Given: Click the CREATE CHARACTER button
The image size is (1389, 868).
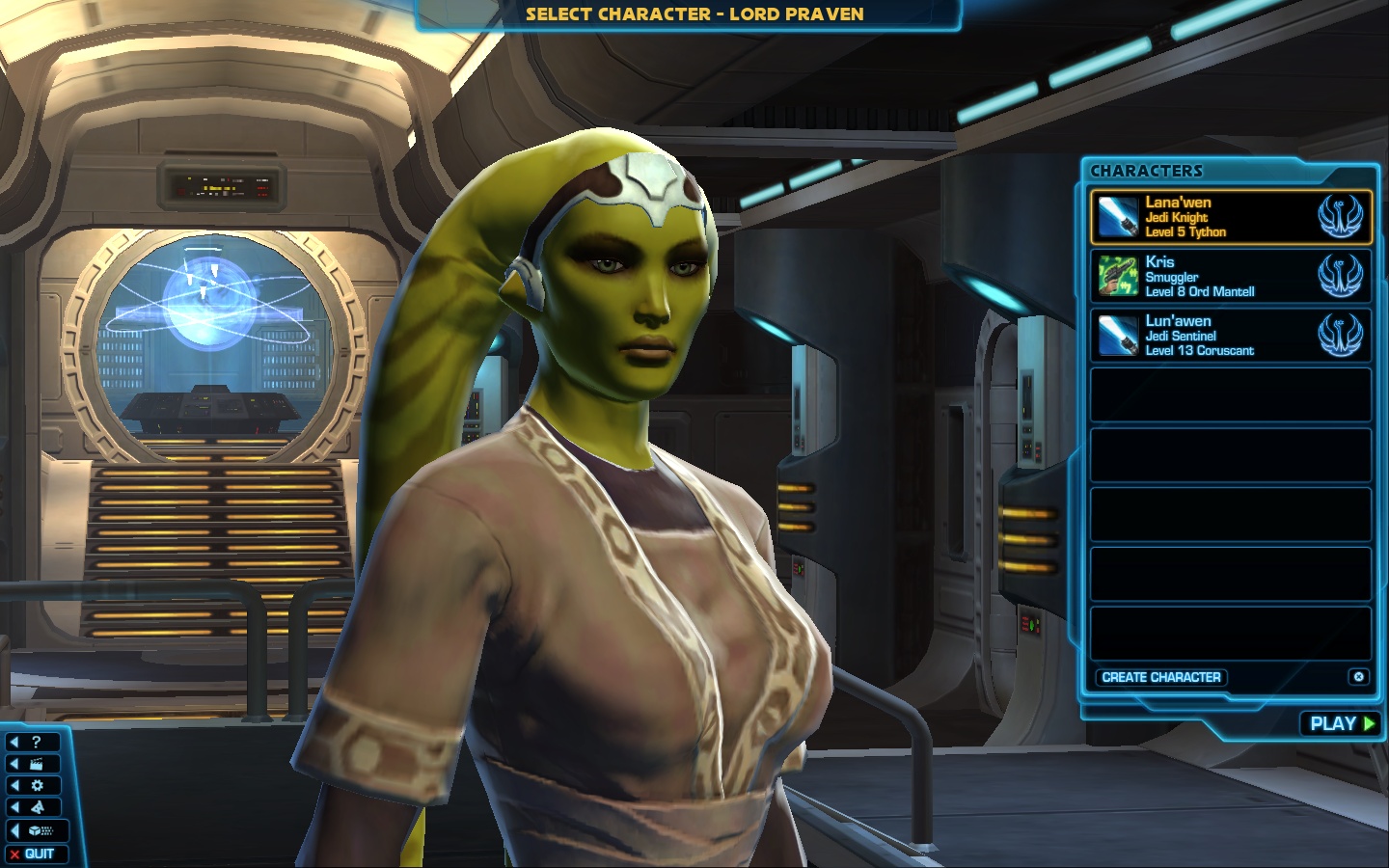Looking at the screenshot, I should click(1161, 677).
